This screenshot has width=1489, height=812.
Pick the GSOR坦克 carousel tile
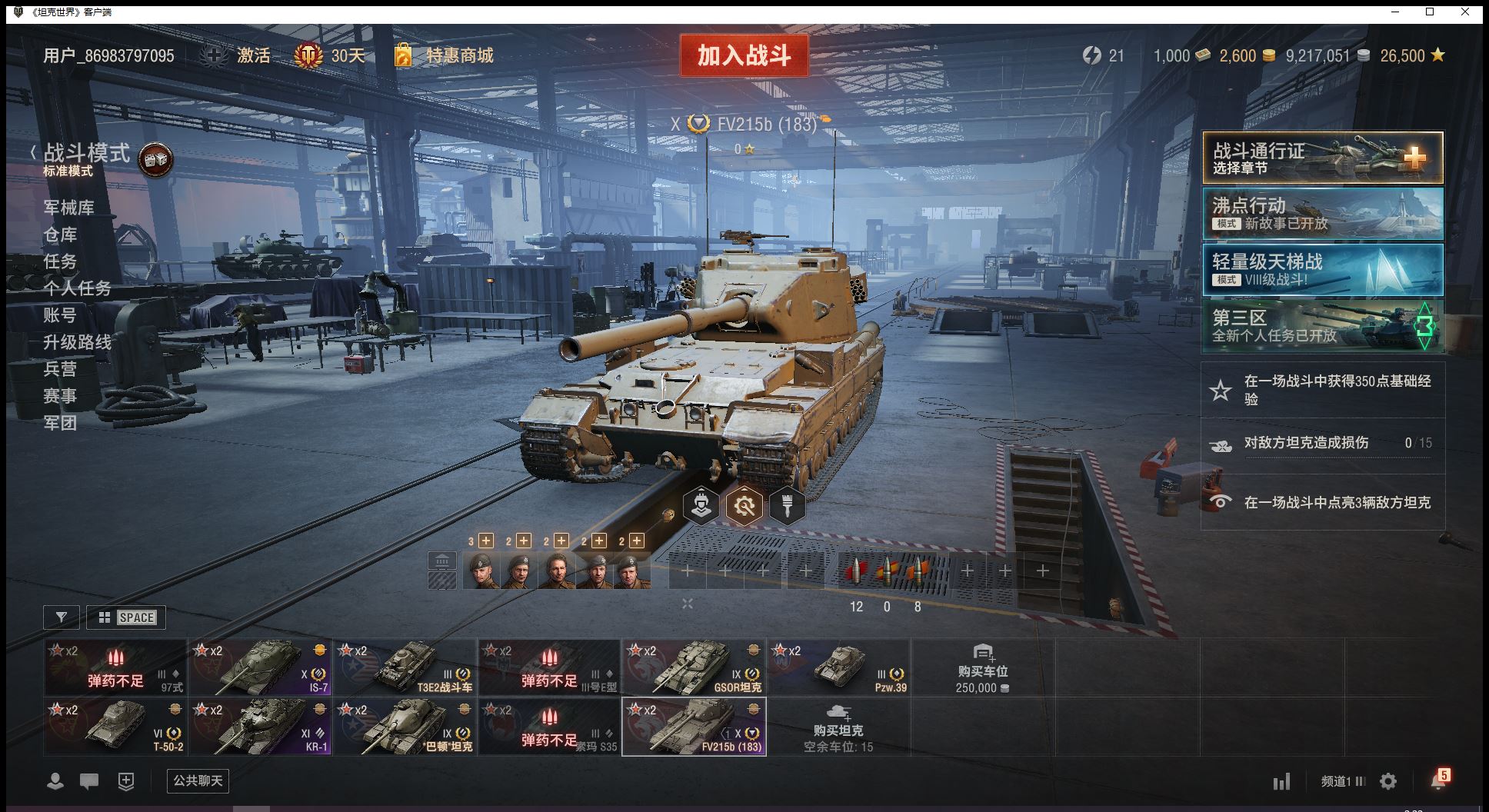point(694,667)
